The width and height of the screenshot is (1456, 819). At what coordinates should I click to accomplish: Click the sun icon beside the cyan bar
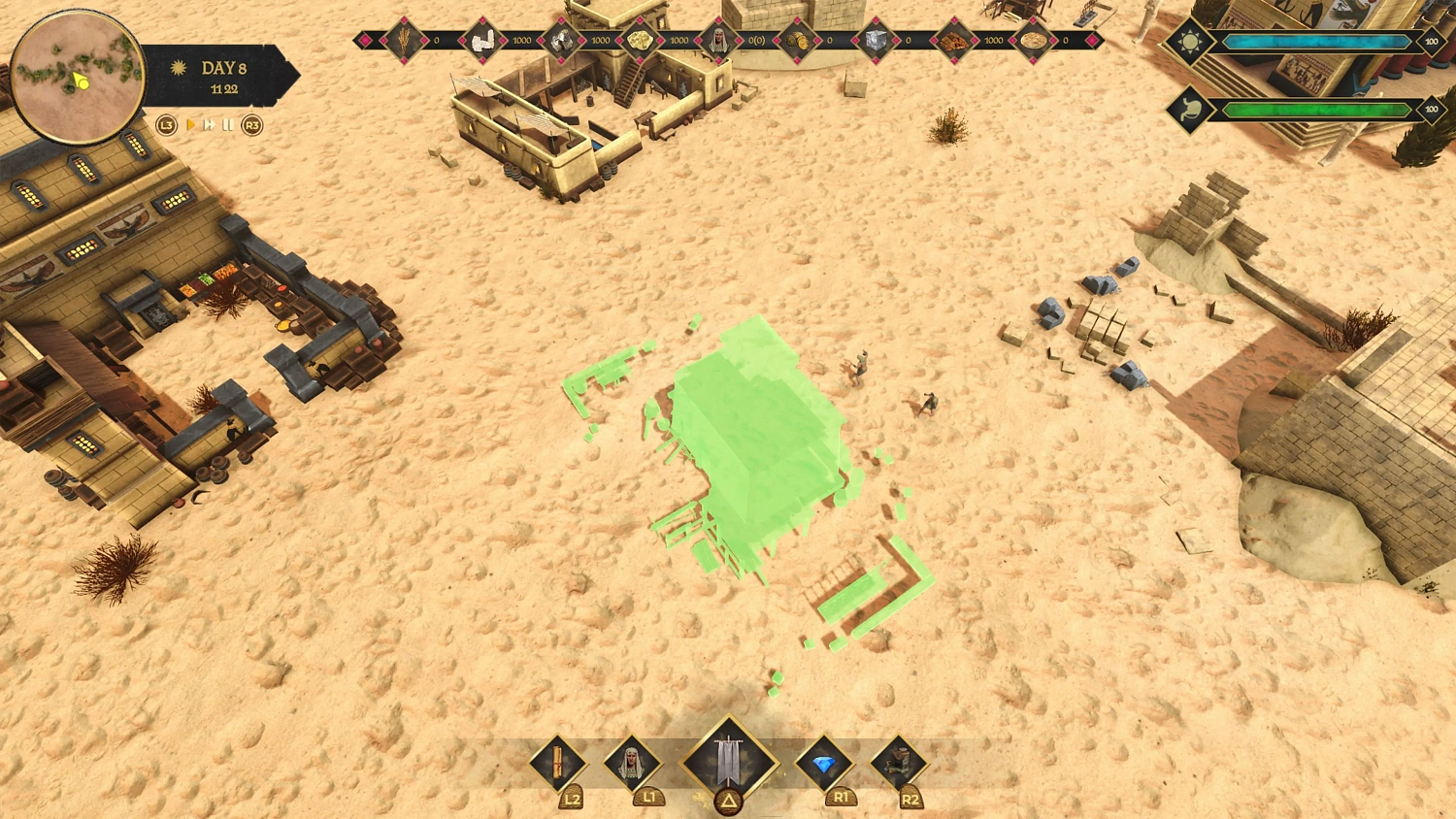(1190, 42)
